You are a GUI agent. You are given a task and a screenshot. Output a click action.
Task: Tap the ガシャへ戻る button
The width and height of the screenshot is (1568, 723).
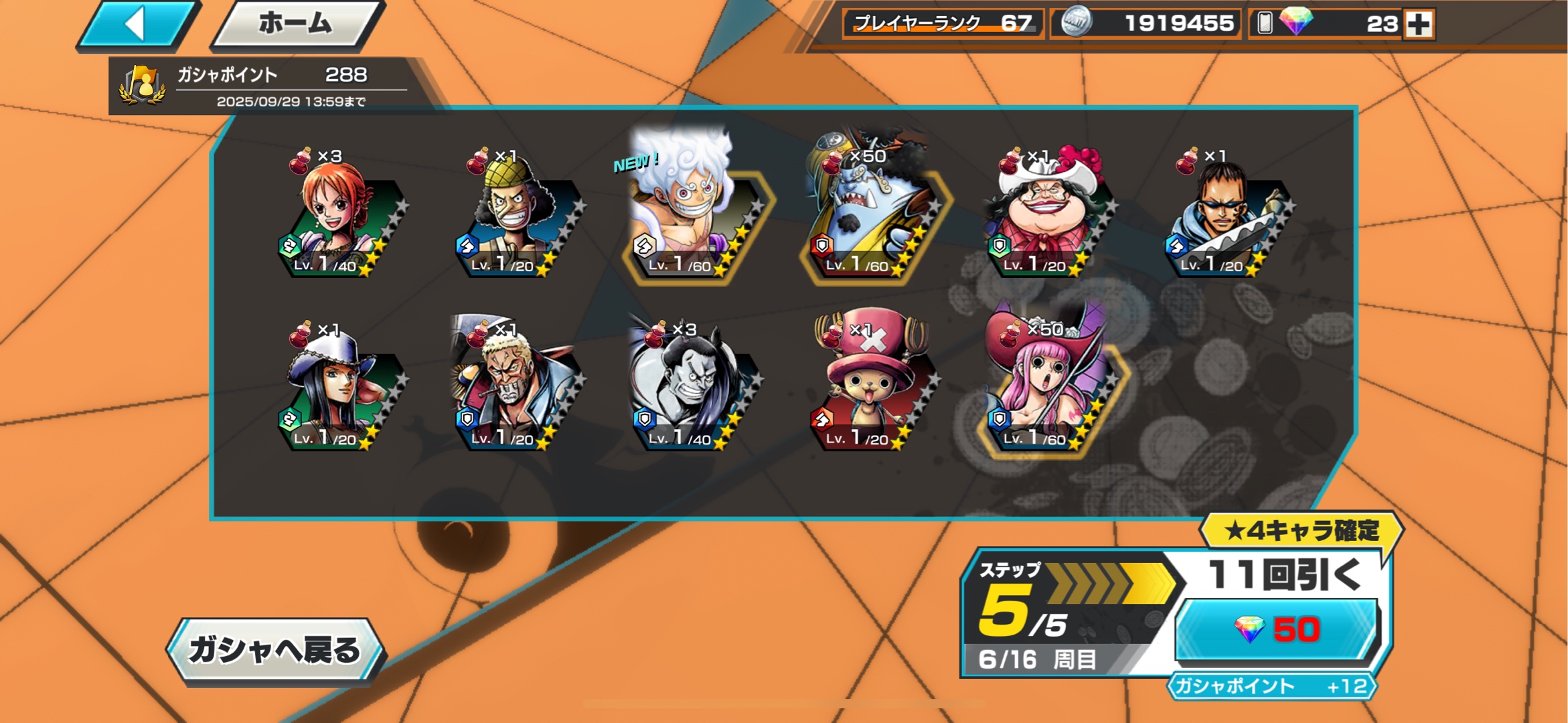[x=275, y=650]
